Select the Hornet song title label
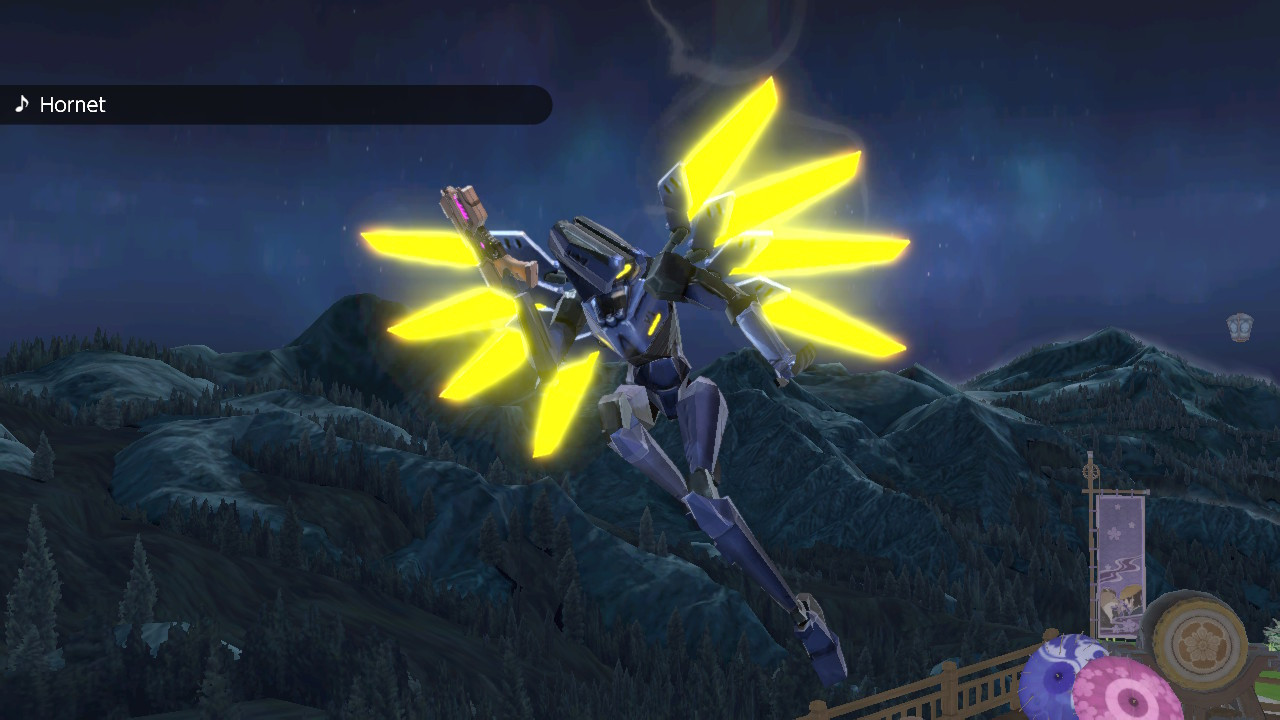 [x=71, y=104]
